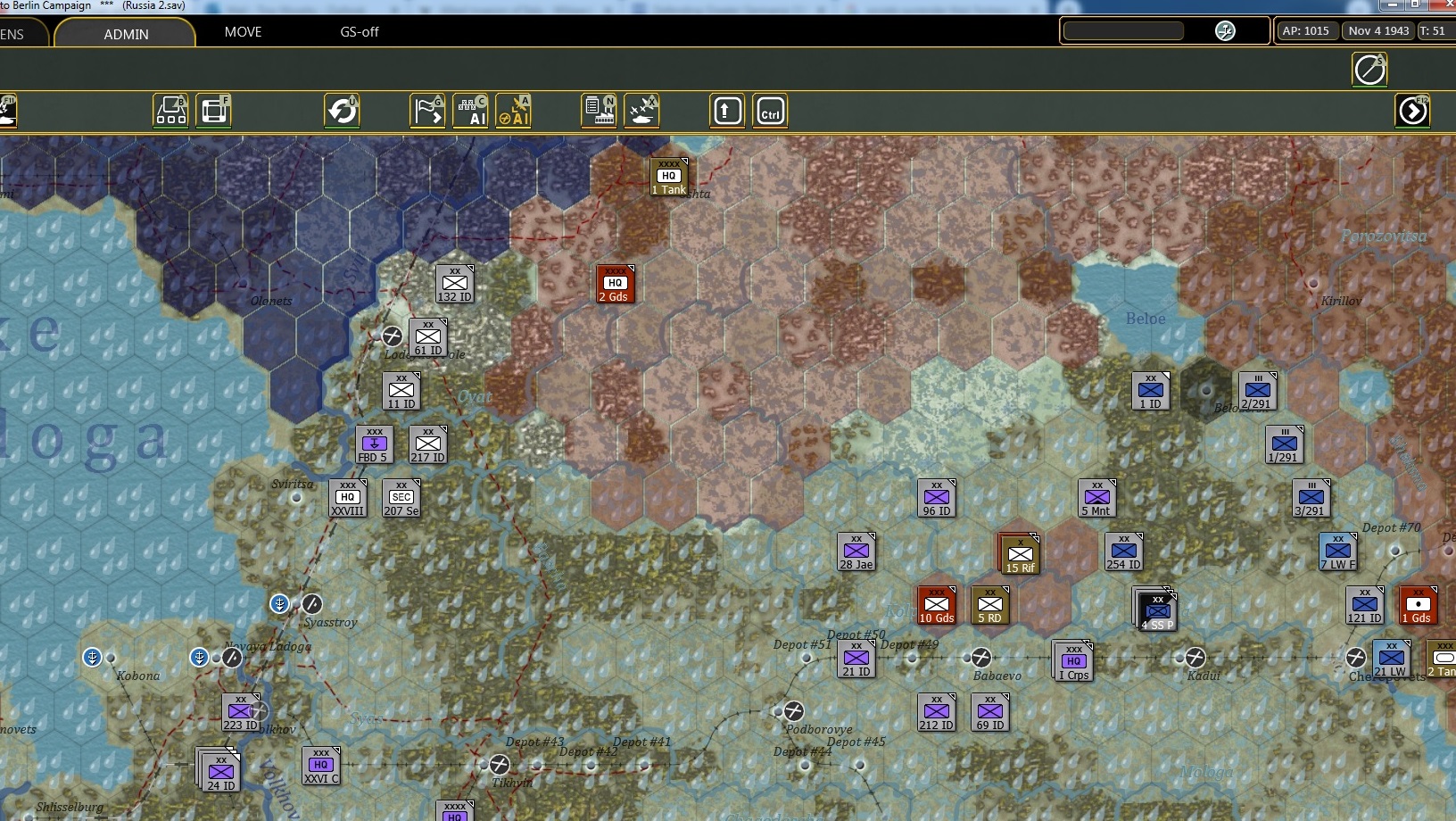Click the Shift up-arrow toggle button
This screenshot has width=1456, height=821.
pyautogui.click(x=727, y=111)
